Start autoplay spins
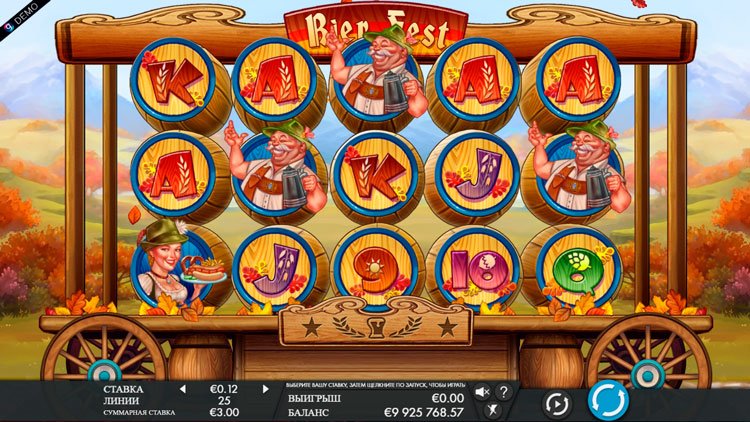750x422 pixels. tap(556, 403)
